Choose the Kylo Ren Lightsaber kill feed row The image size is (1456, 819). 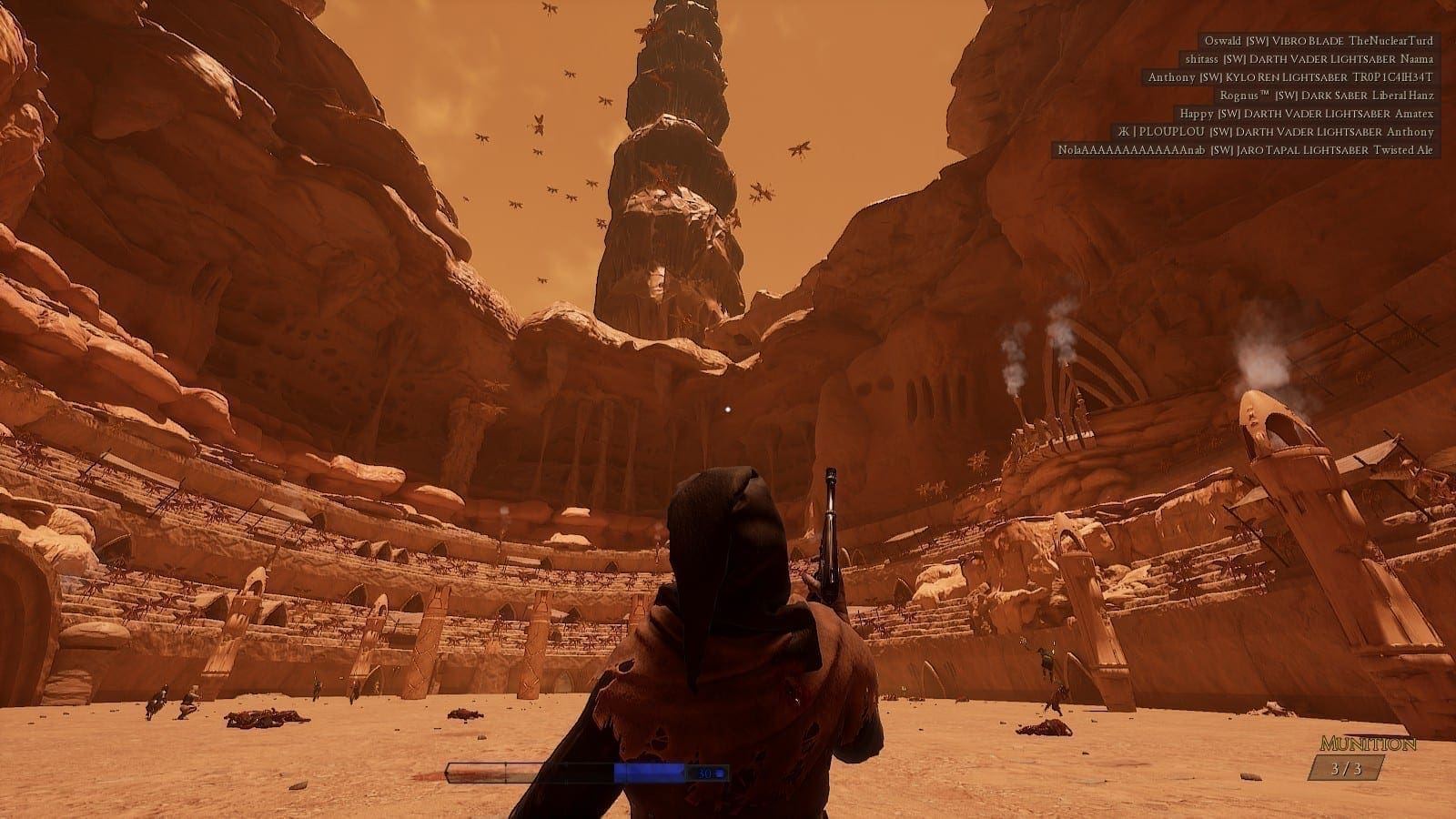pyautogui.click(x=1289, y=77)
